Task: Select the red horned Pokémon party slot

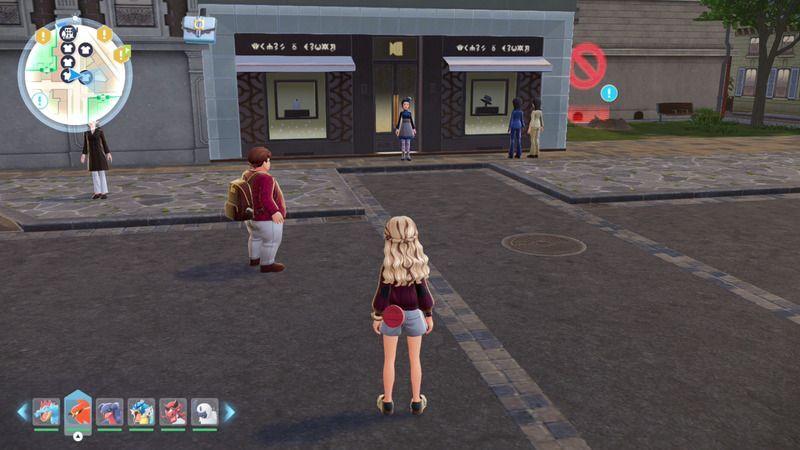Action: pyautogui.click(x=173, y=411)
